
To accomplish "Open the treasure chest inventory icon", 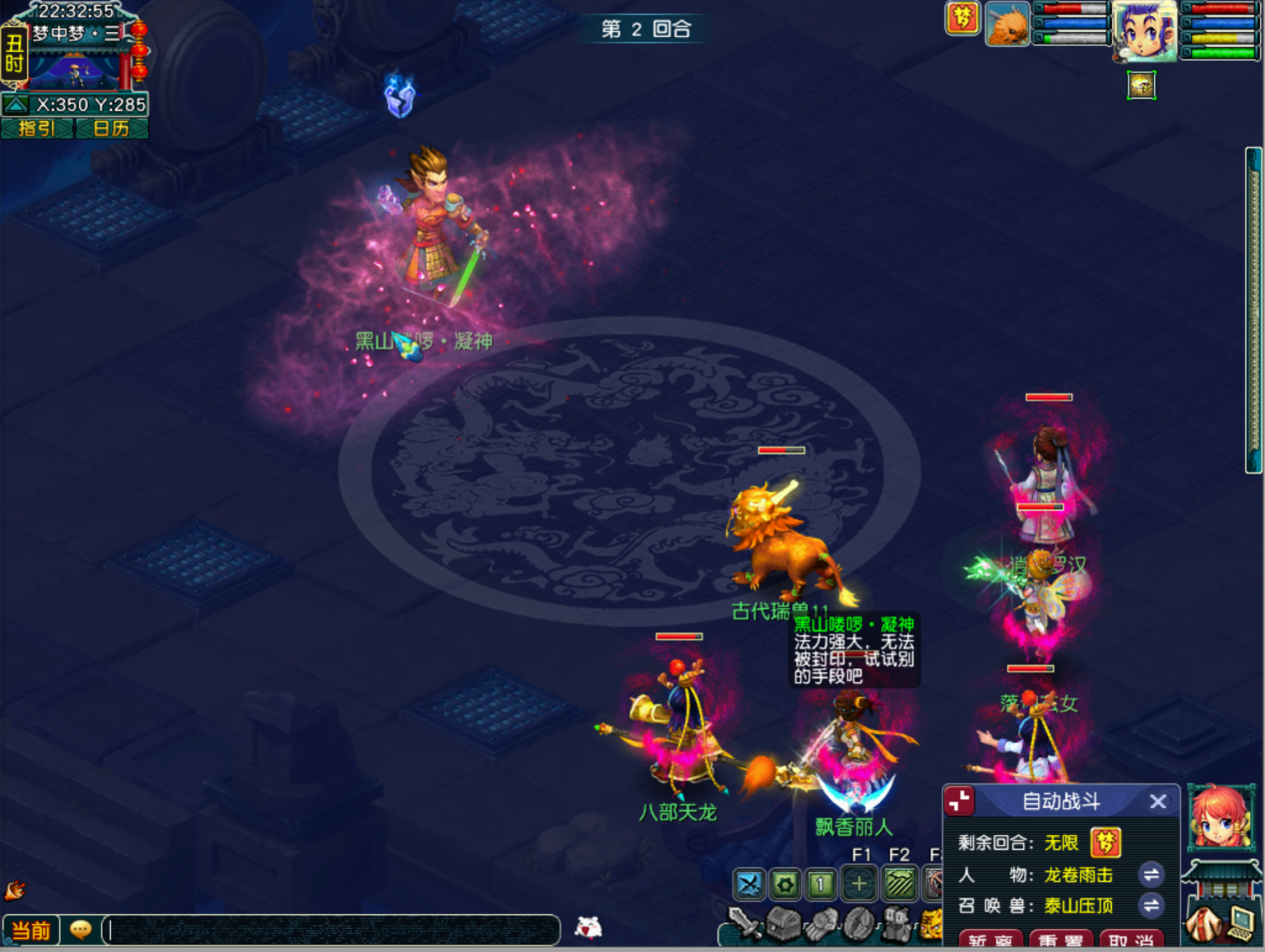I will click(783, 924).
